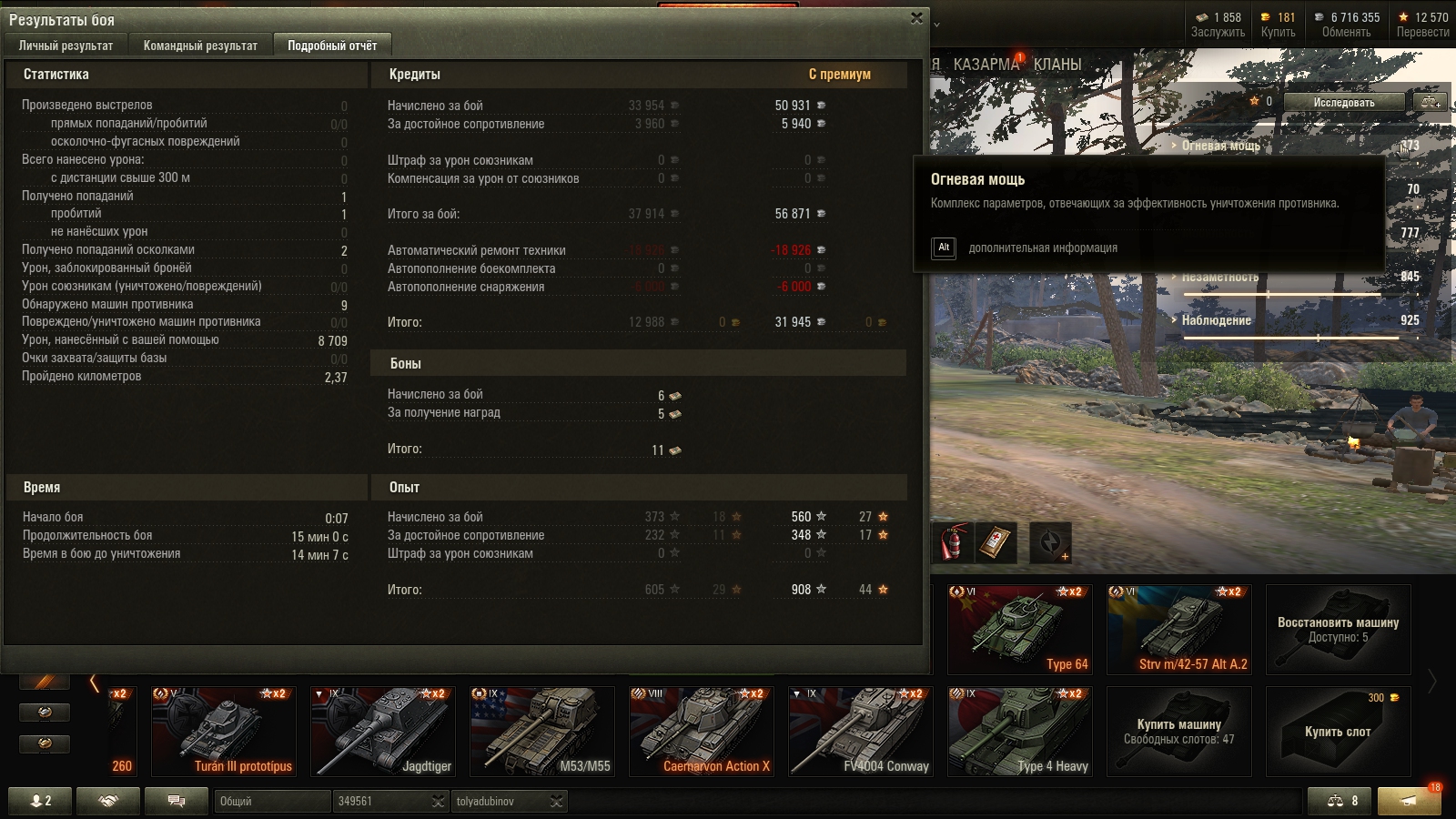The height and width of the screenshot is (819, 1456).
Task: Open Восстановить машину vehicle recovery
Action: click(x=1338, y=629)
